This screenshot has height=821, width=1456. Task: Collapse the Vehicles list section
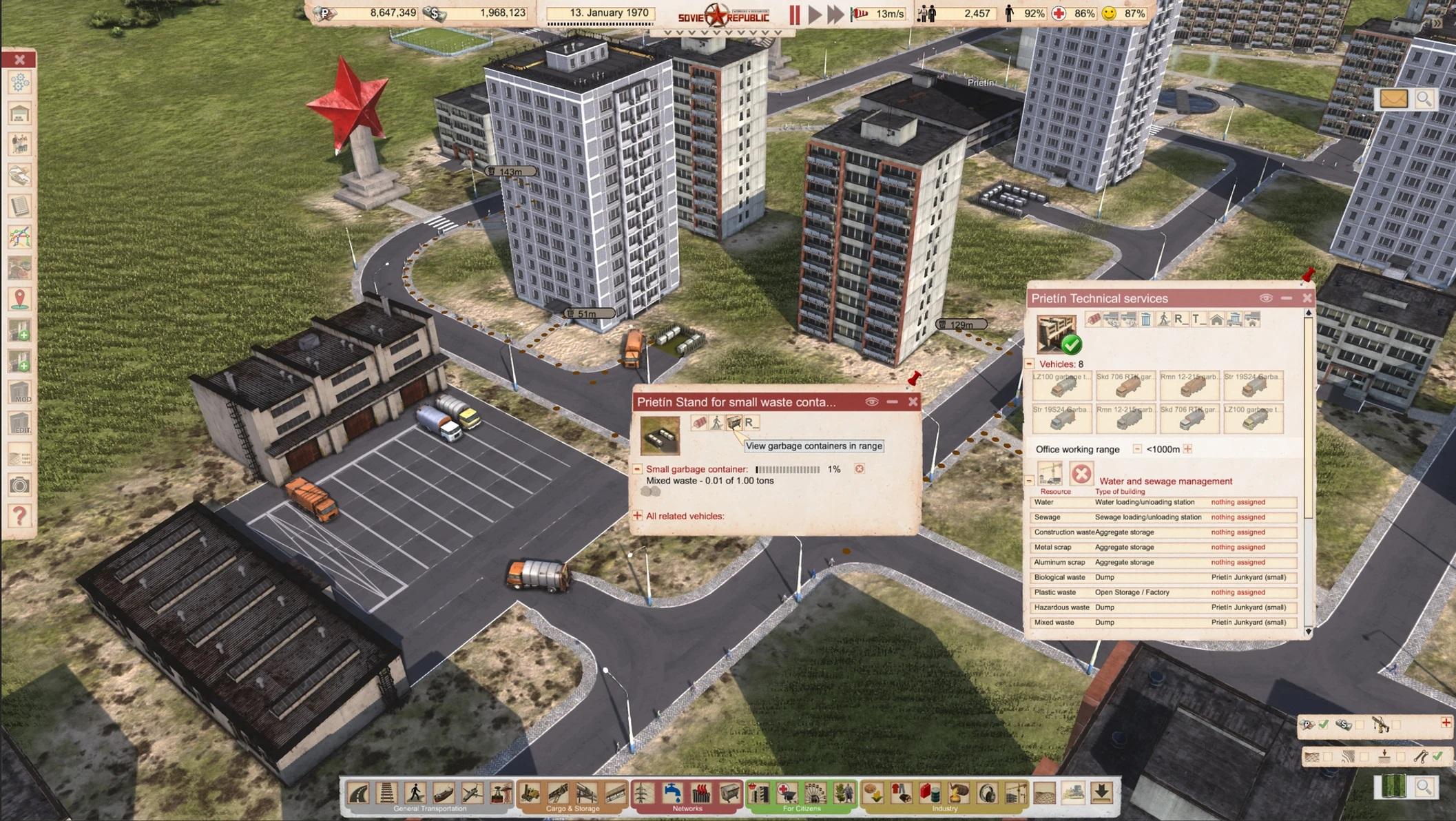pos(1030,364)
